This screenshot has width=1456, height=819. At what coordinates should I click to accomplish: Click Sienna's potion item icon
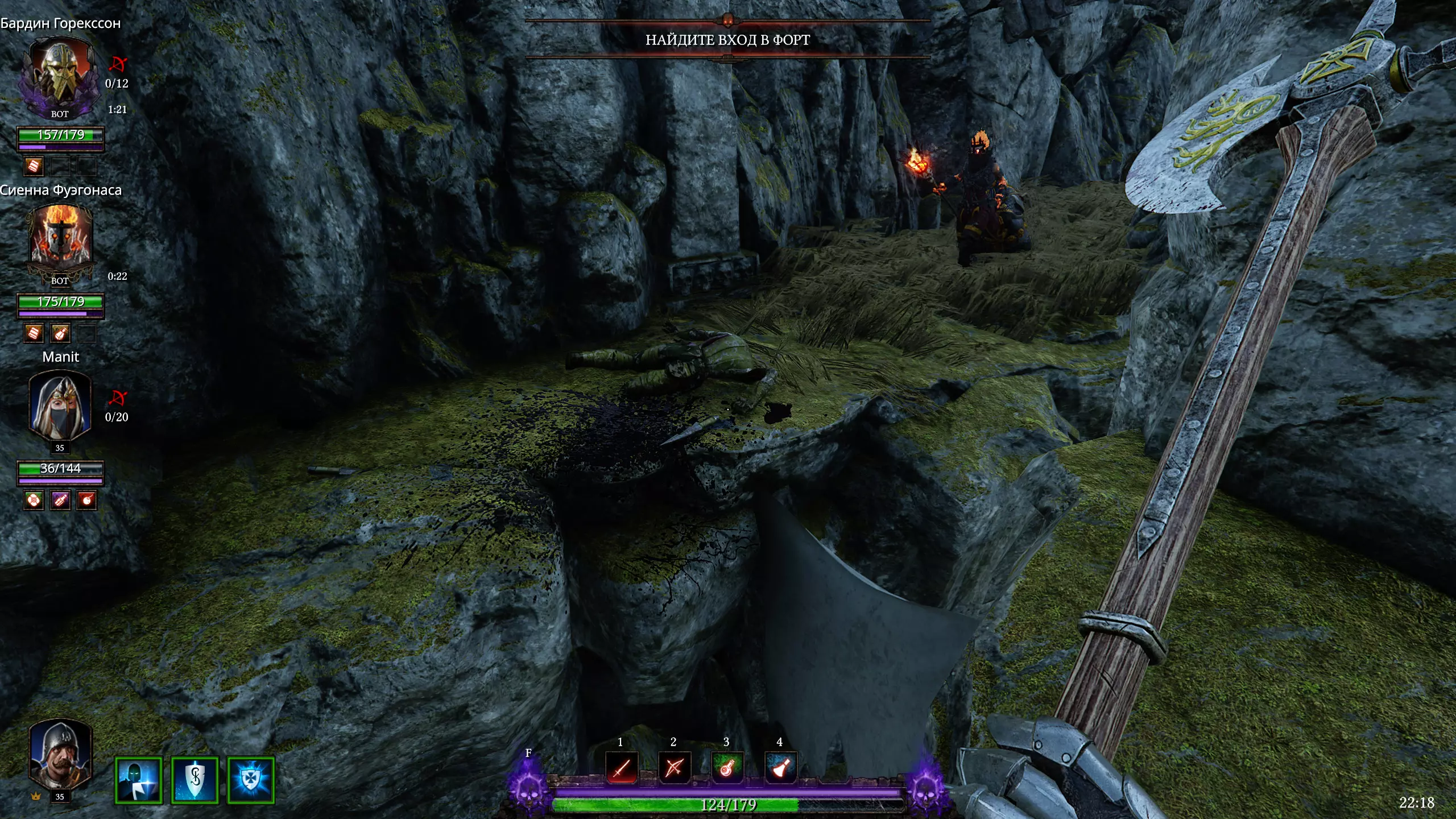pyautogui.click(x=60, y=334)
